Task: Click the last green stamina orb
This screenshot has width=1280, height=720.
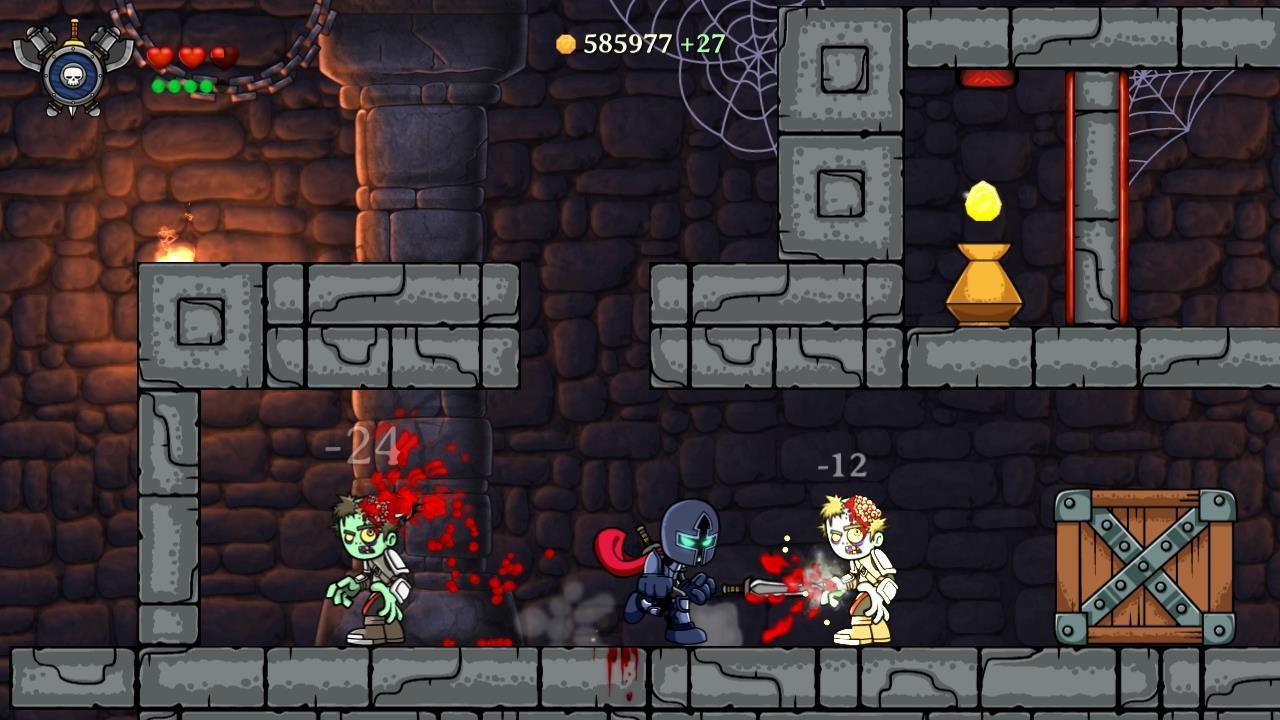Action: pos(207,87)
